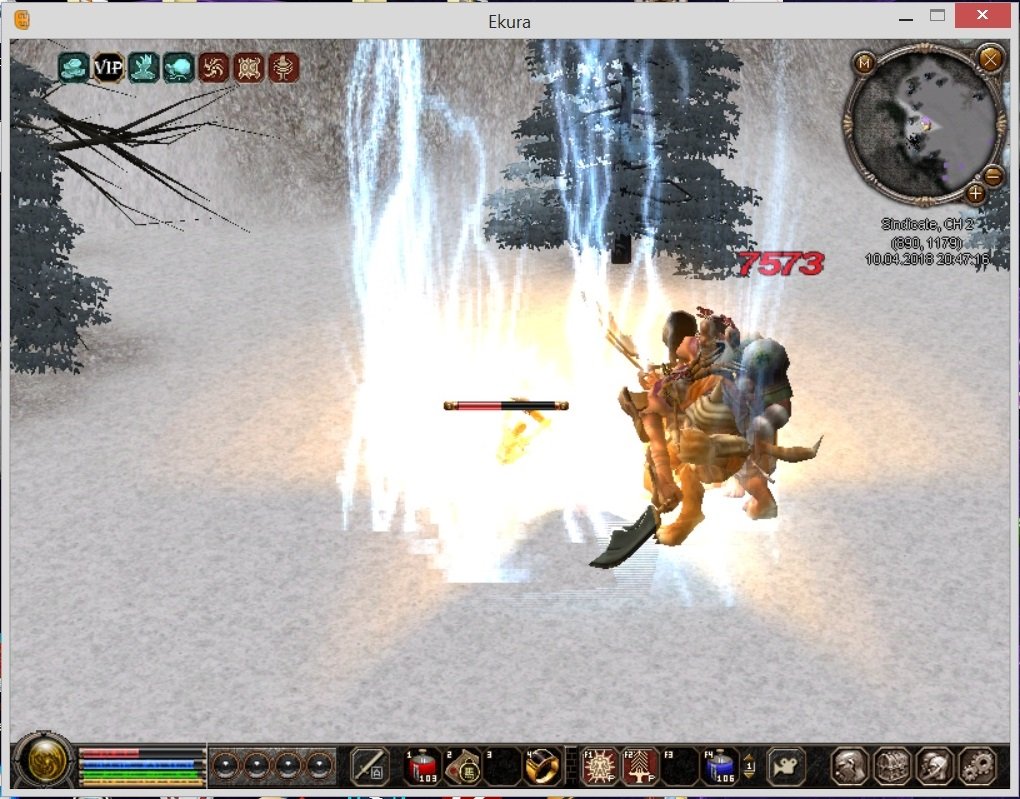Activate the F1 red burst skill
This screenshot has width=1020, height=799.
click(600, 767)
